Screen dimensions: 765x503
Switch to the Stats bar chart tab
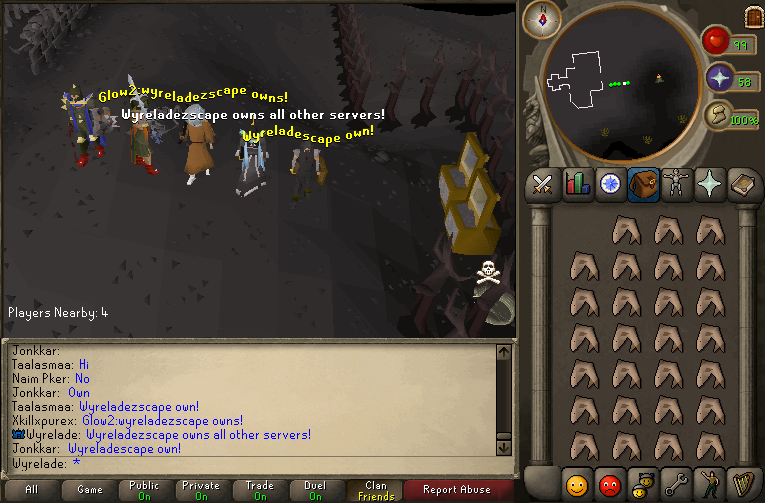point(576,184)
